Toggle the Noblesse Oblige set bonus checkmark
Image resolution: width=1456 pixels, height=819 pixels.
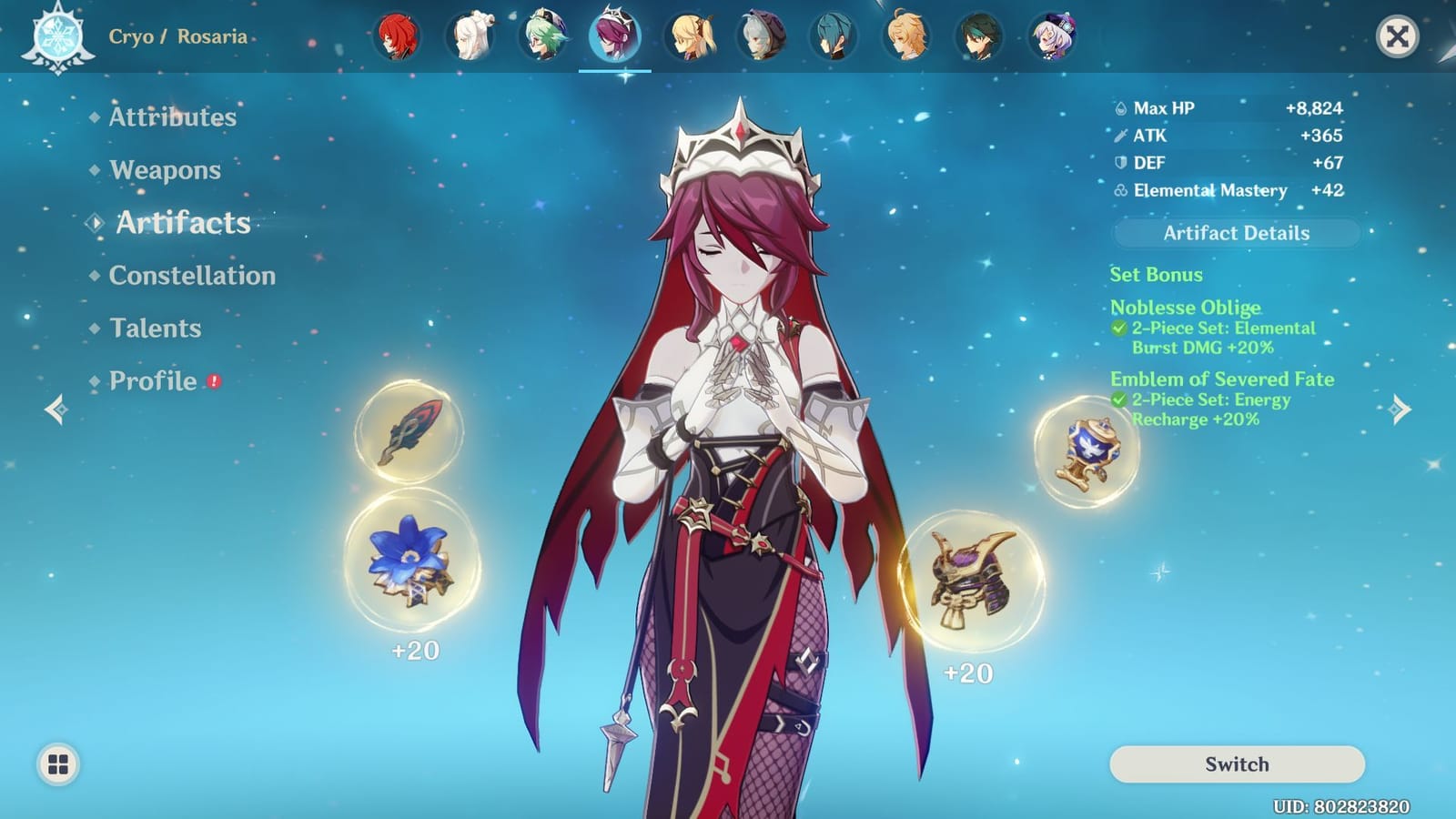1122,328
